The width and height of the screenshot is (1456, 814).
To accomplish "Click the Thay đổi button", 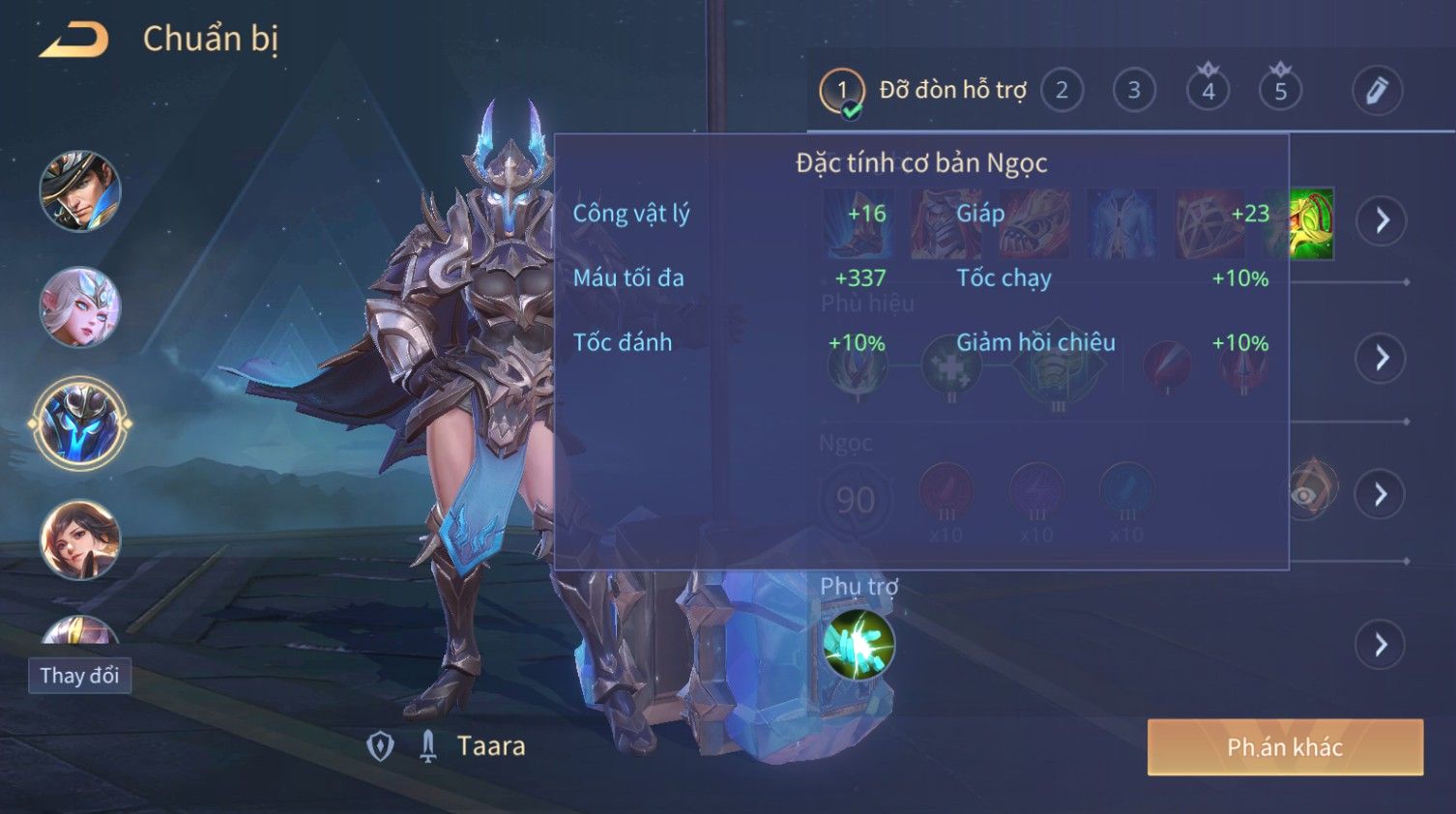I will coord(79,676).
